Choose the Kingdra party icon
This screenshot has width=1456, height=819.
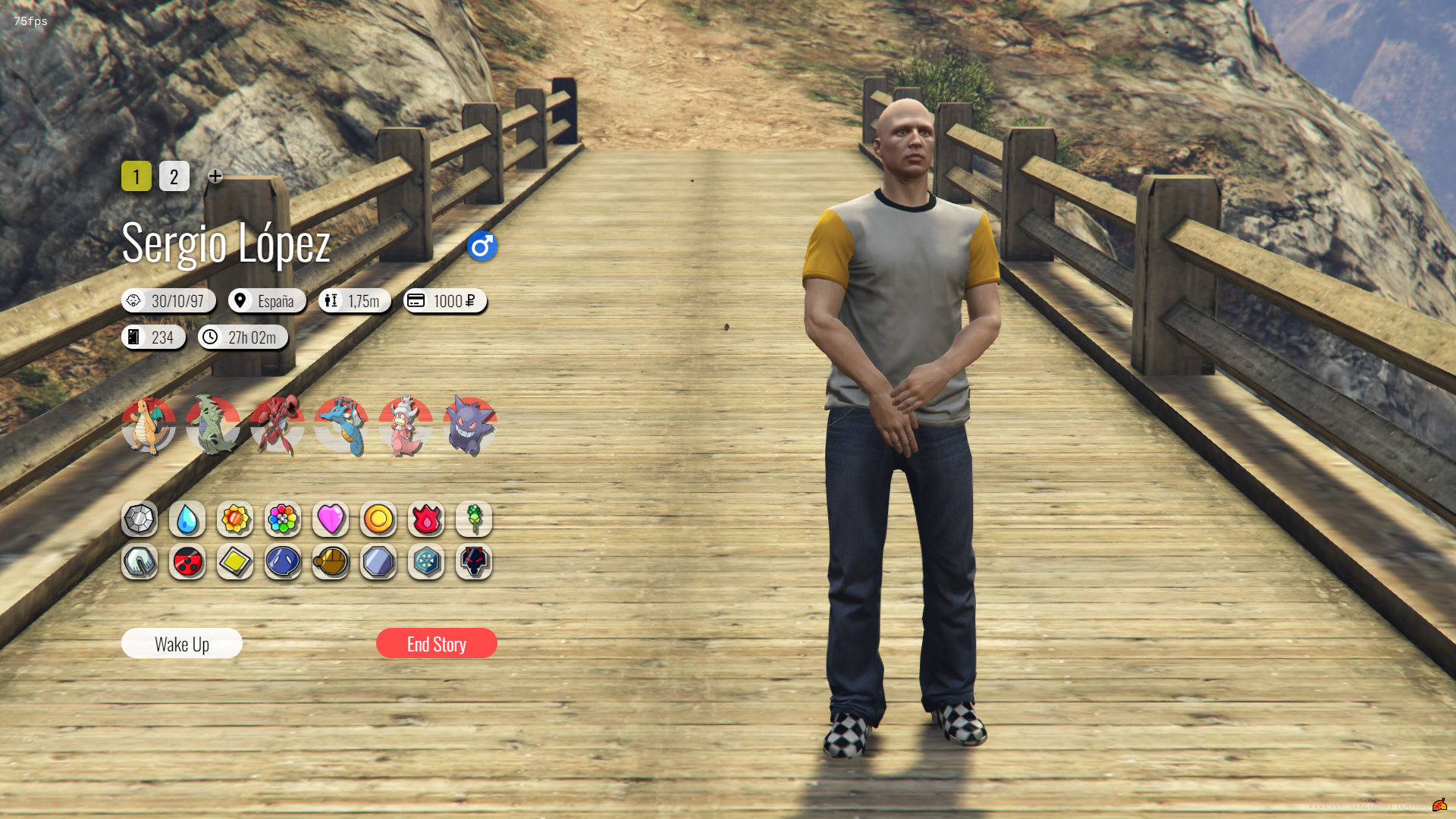342,425
